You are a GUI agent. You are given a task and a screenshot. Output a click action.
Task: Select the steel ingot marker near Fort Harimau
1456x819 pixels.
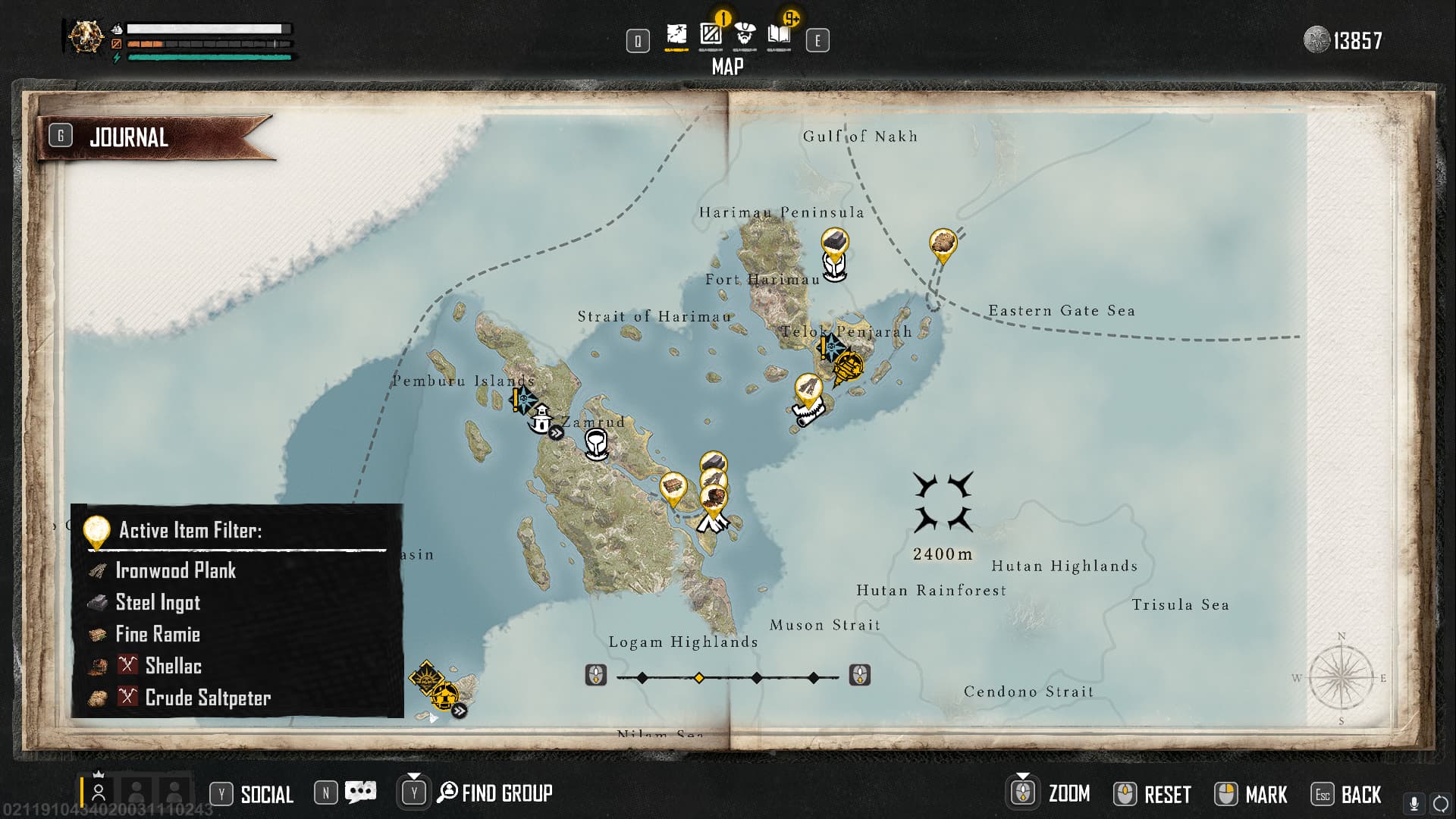pyautogui.click(x=834, y=243)
